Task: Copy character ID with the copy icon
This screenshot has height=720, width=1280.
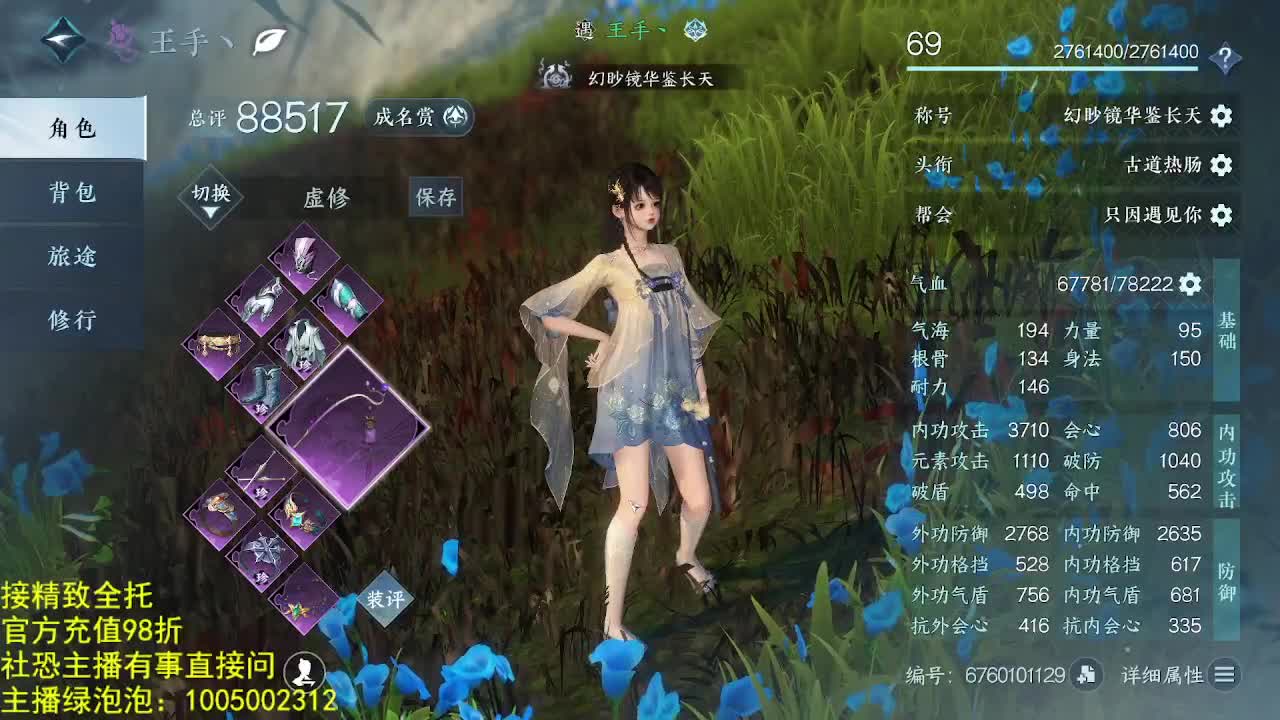Action: tap(1085, 675)
